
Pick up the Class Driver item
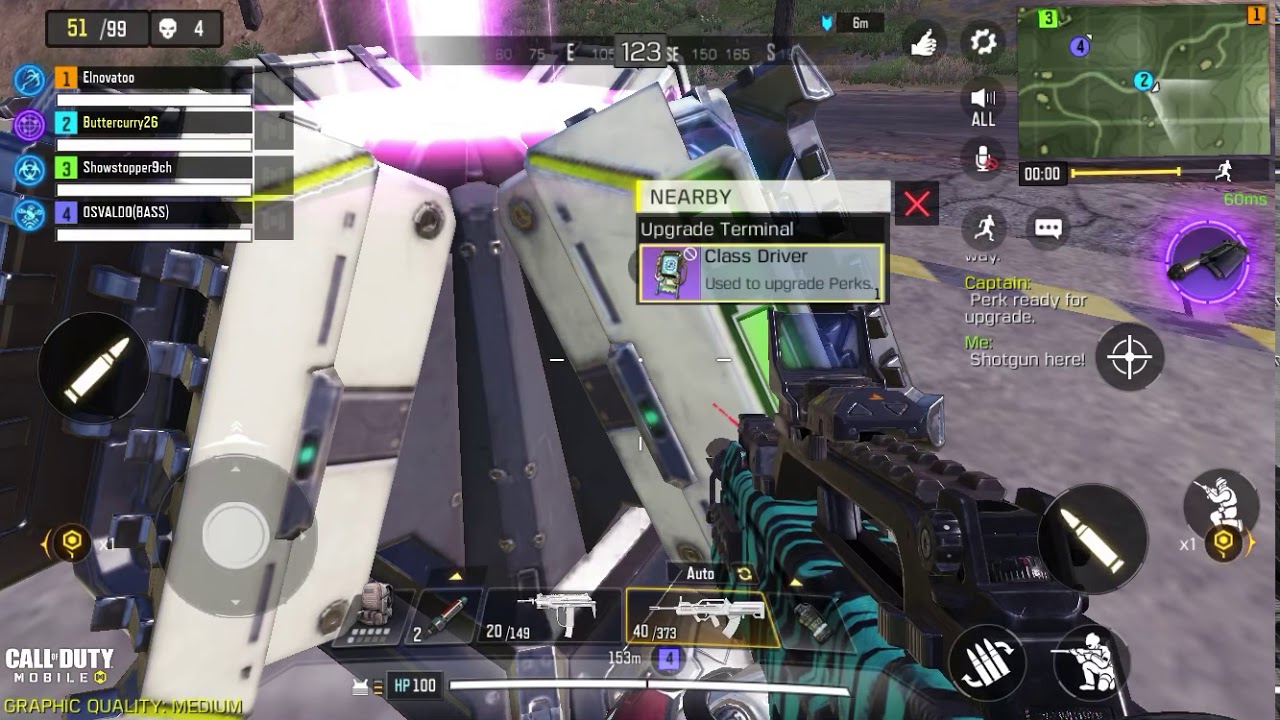(x=762, y=273)
